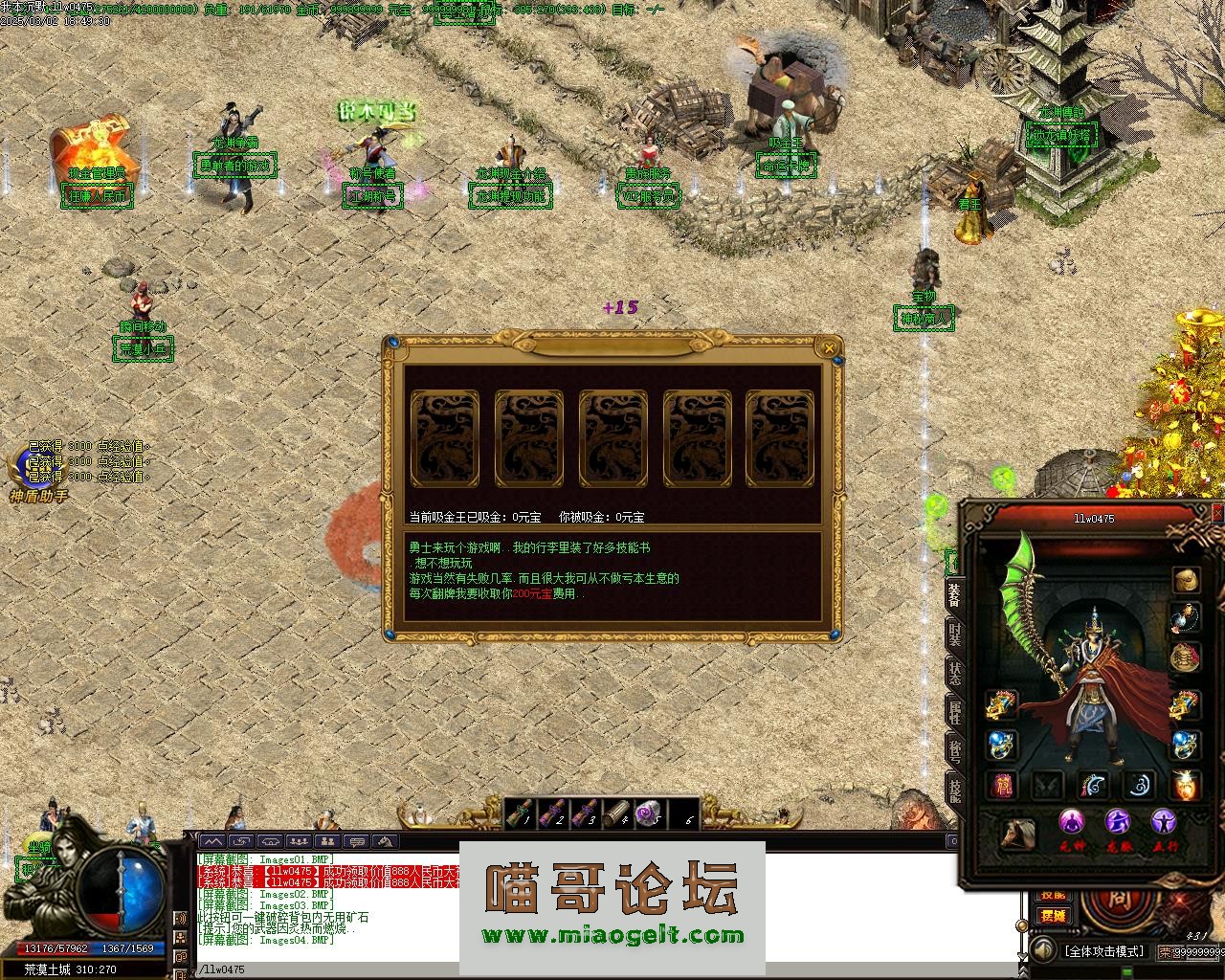
Task: Click the necklace equipment slot
Action: [1187, 618]
